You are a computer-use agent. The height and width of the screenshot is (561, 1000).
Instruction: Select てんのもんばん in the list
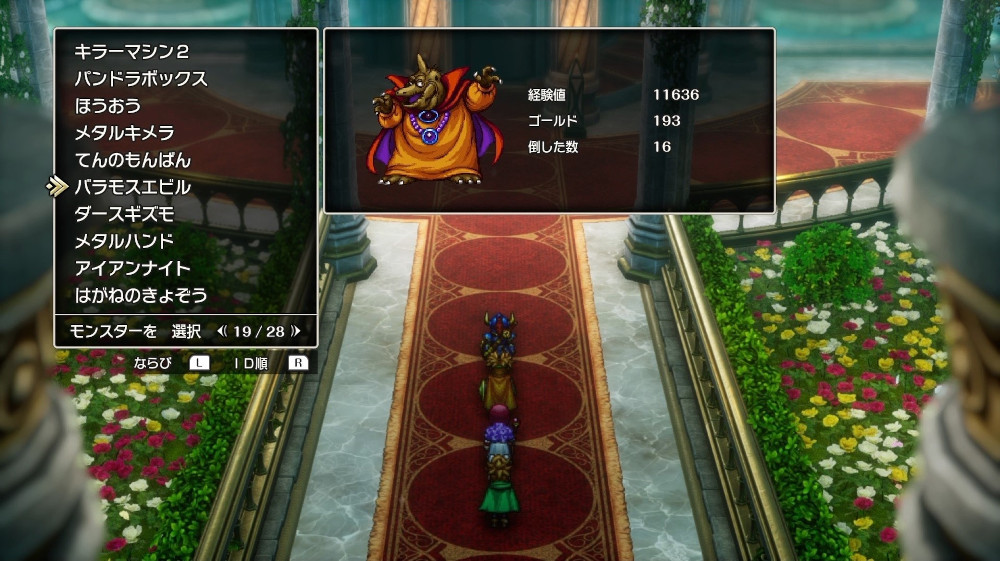click(x=133, y=160)
